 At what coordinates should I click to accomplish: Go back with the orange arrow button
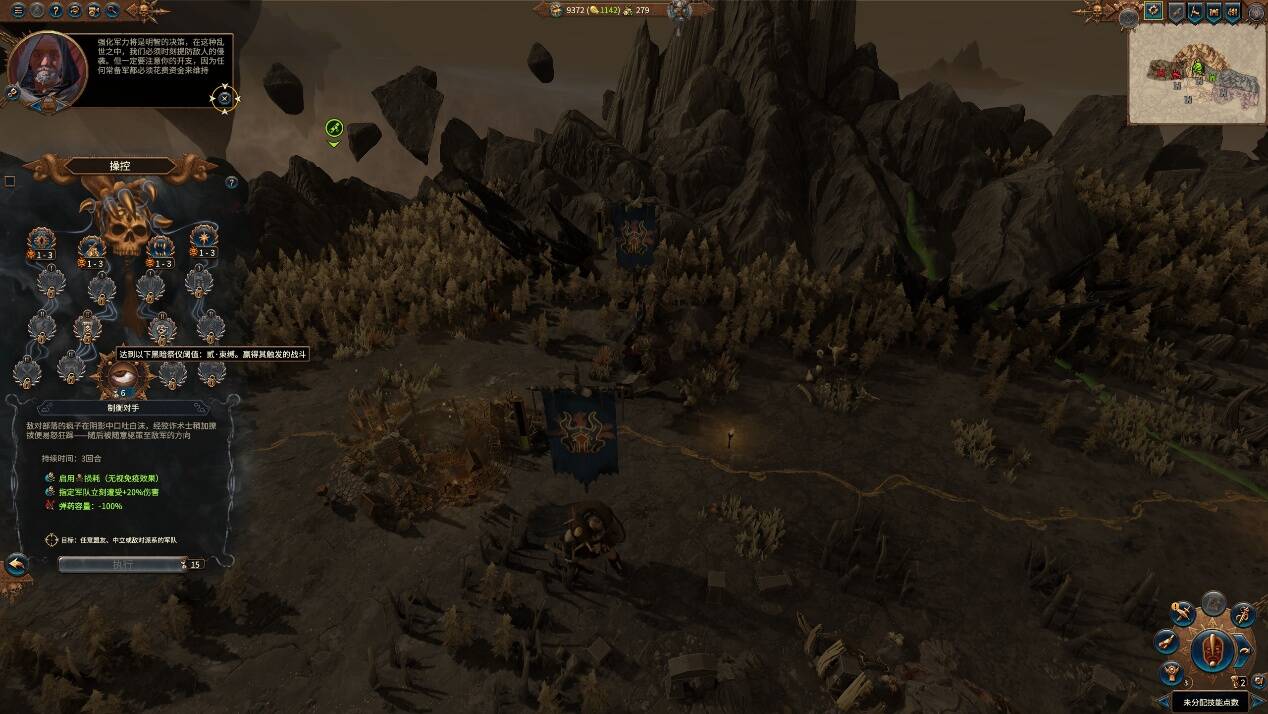[x=16, y=565]
